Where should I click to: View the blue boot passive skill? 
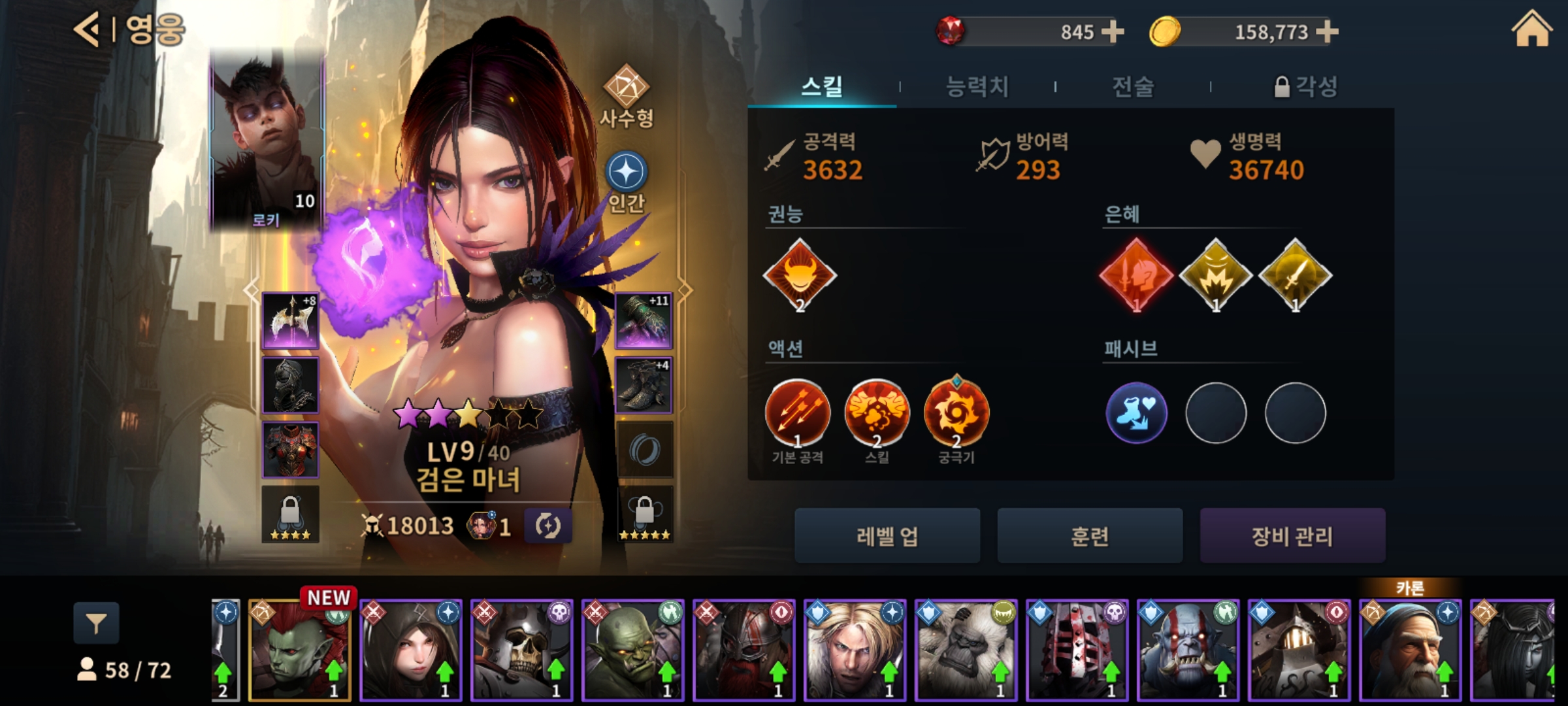pos(1136,413)
